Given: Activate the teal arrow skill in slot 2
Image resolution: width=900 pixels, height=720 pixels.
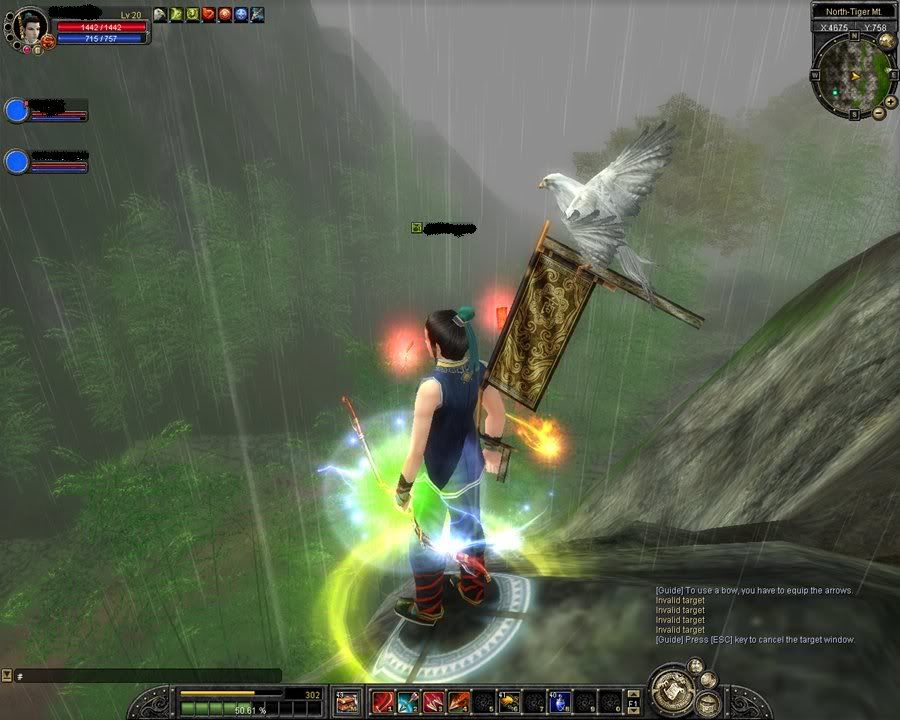Looking at the screenshot, I should (x=408, y=702).
